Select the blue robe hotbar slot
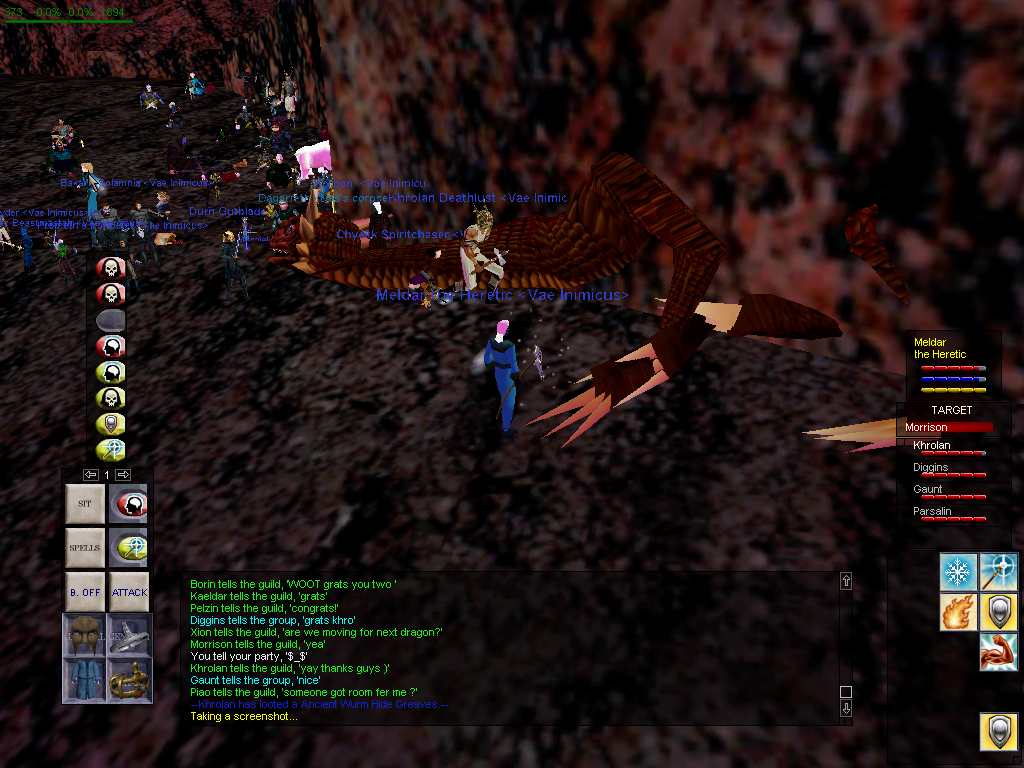Viewport: 1024px width, 768px height. pos(85,680)
